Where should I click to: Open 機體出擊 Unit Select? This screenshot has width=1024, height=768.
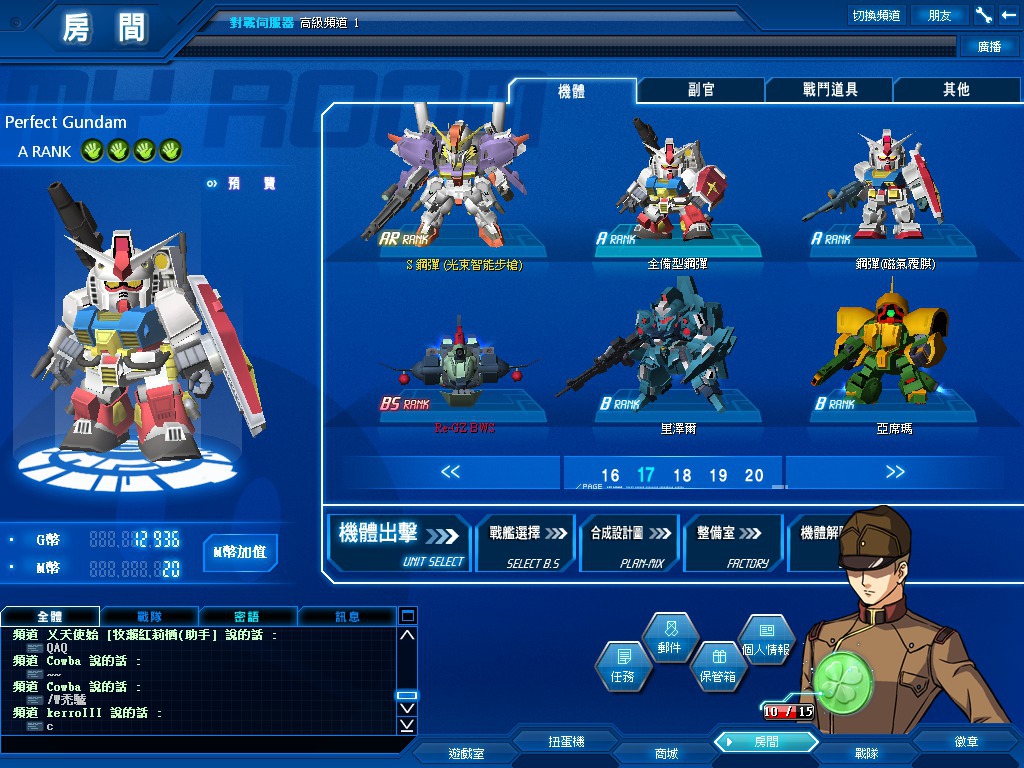click(x=400, y=543)
